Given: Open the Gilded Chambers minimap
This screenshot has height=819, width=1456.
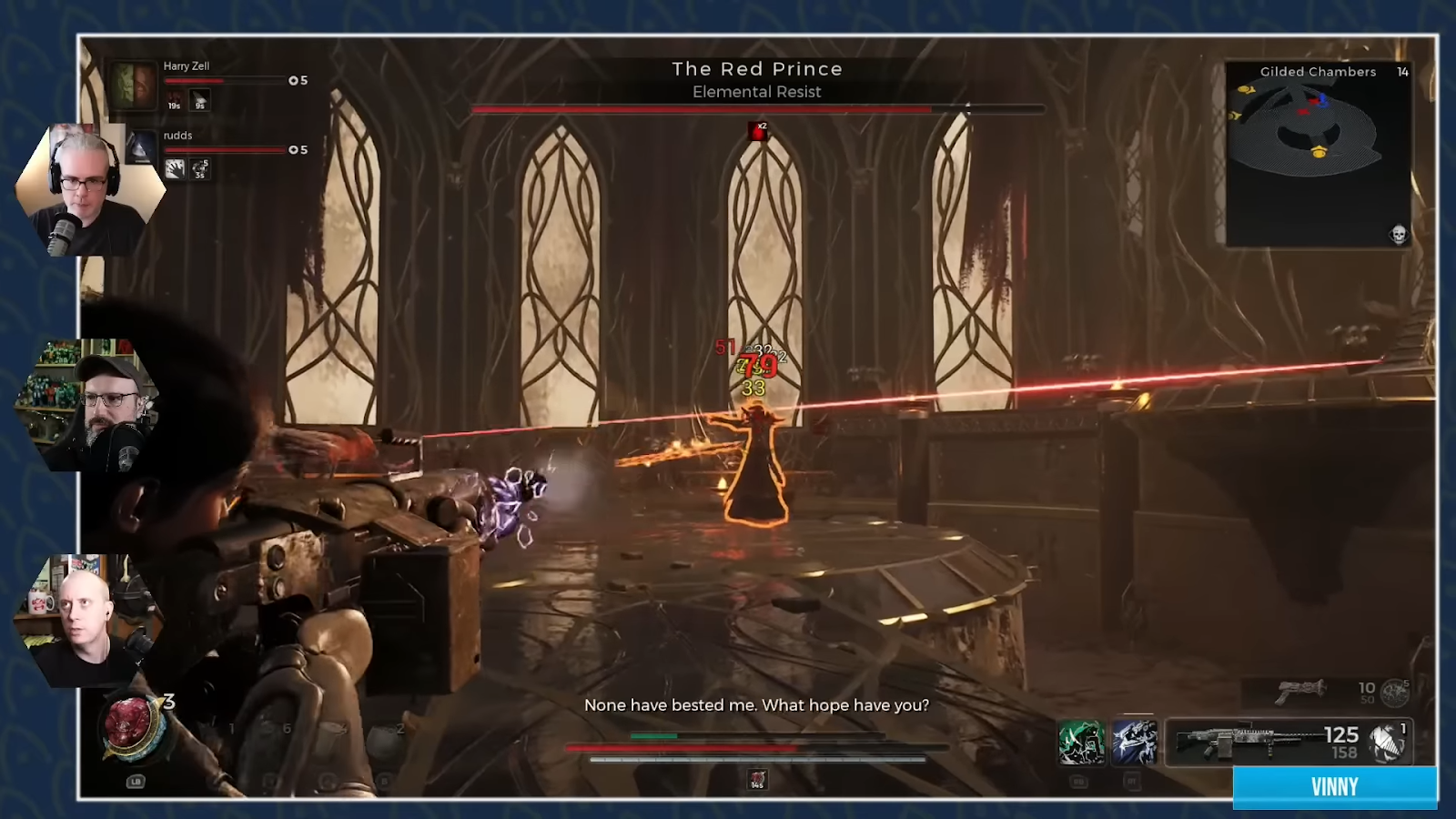Looking at the screenshot, I should (x=1318, y=153).
